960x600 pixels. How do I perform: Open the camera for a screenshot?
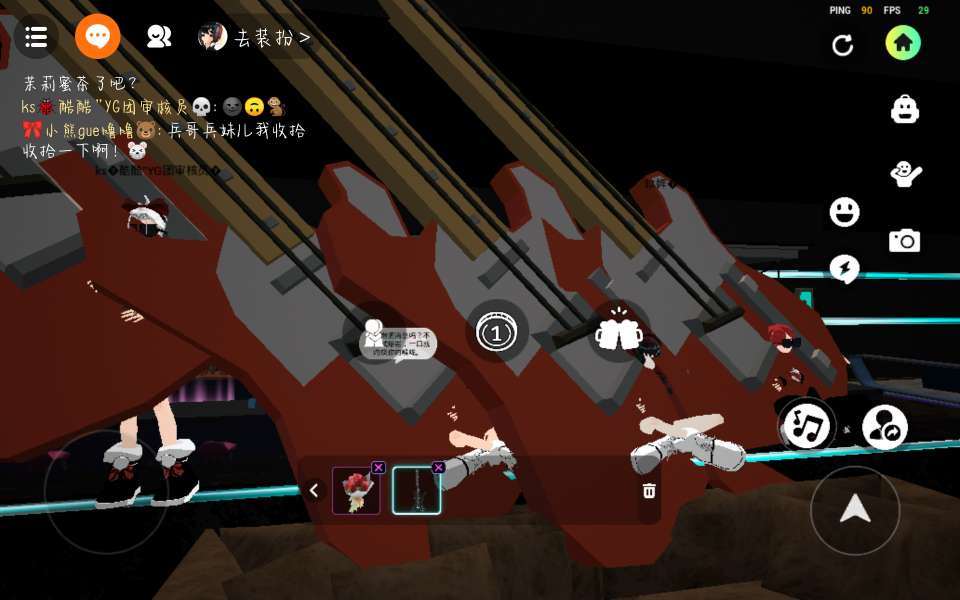[x=905, y=241]
